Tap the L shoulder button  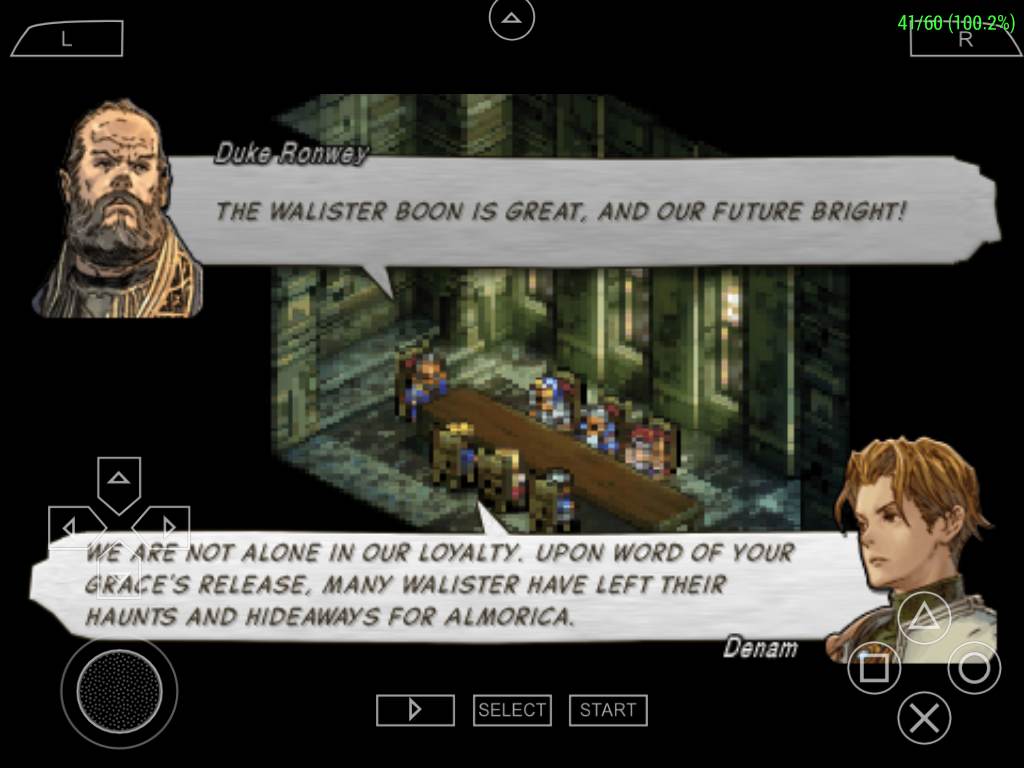coord(66,39)
